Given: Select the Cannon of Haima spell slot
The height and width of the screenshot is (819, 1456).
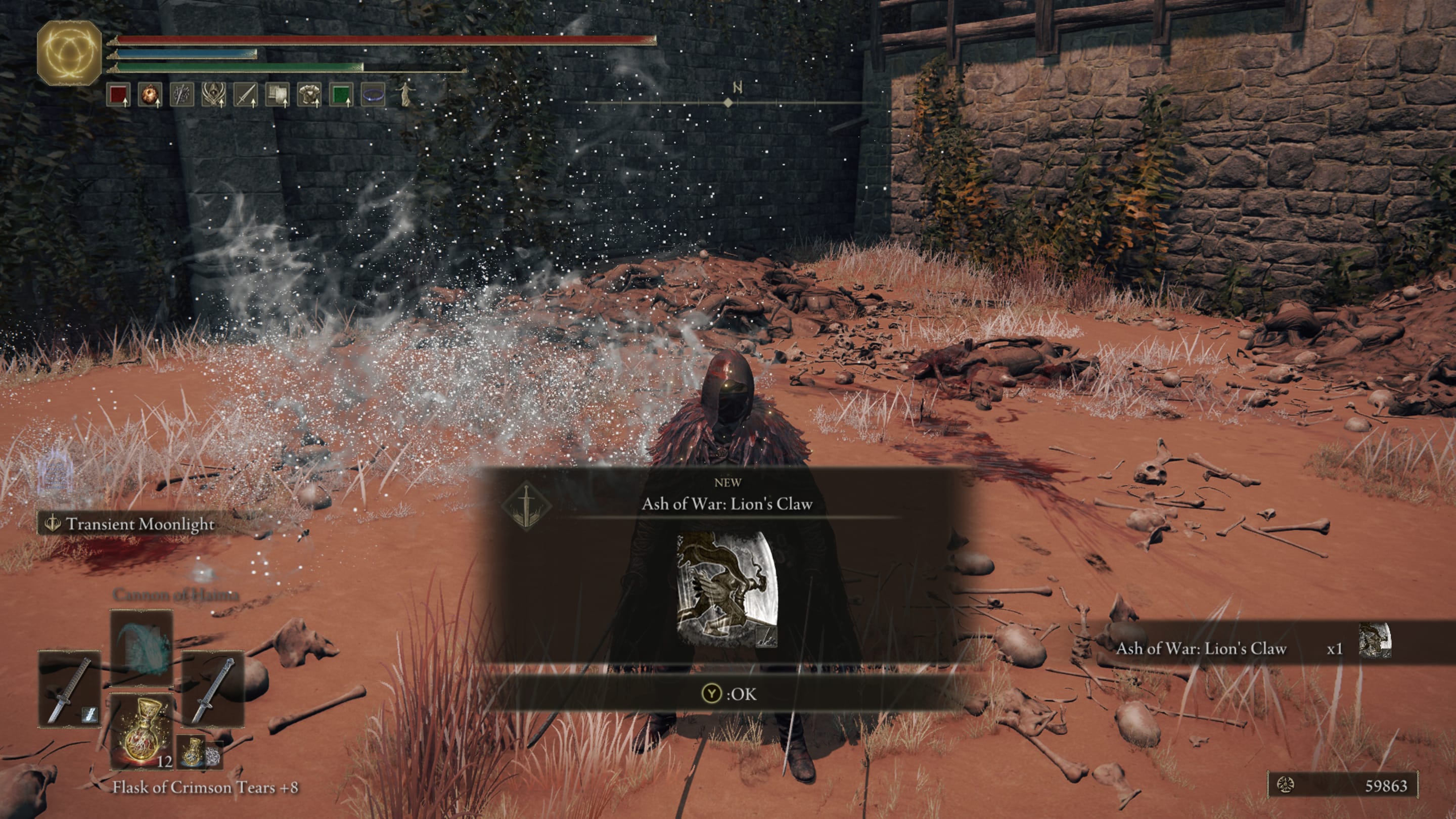Looking at the screenshot, I should coord(142,647).
